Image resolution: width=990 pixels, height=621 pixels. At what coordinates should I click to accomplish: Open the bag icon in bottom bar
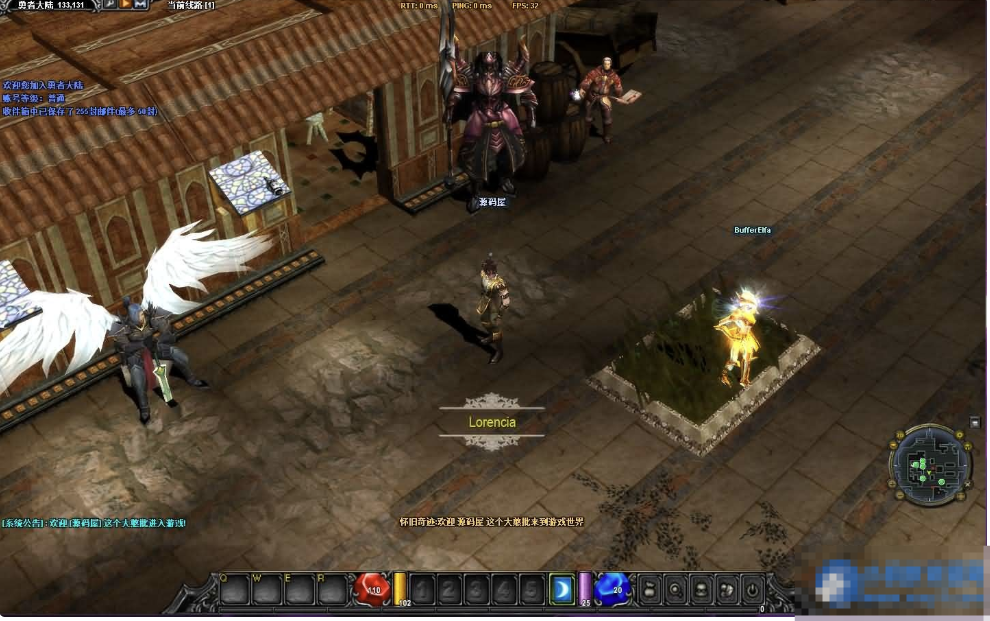(648, 589)
